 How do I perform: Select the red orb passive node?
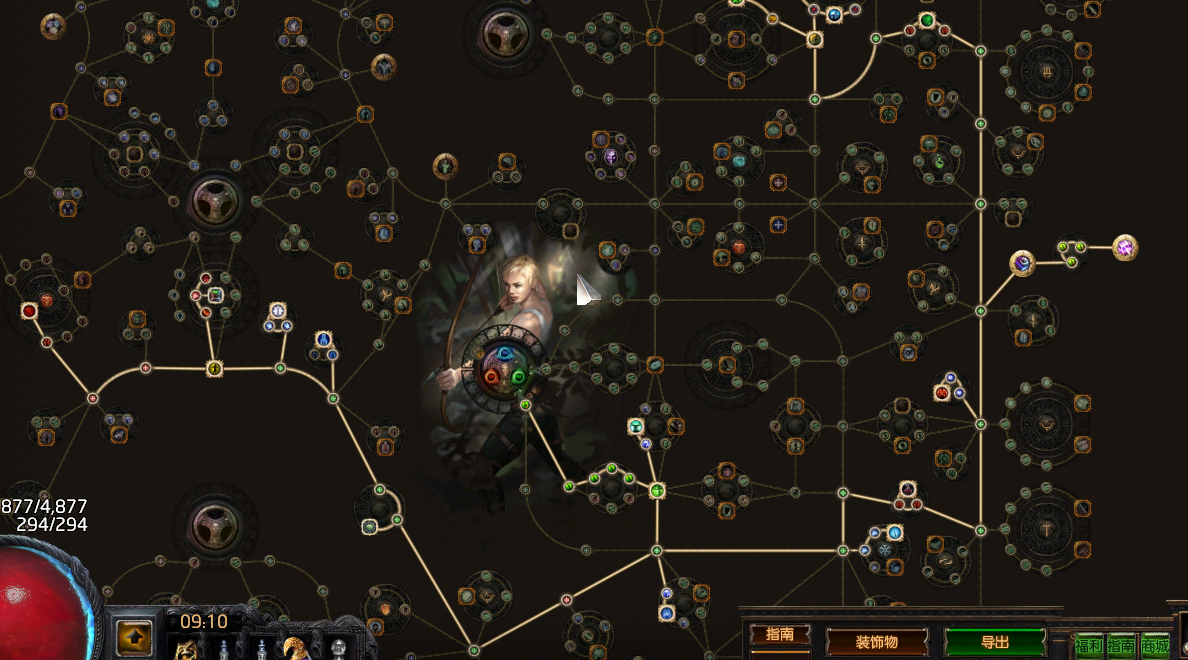coord(29,311)
